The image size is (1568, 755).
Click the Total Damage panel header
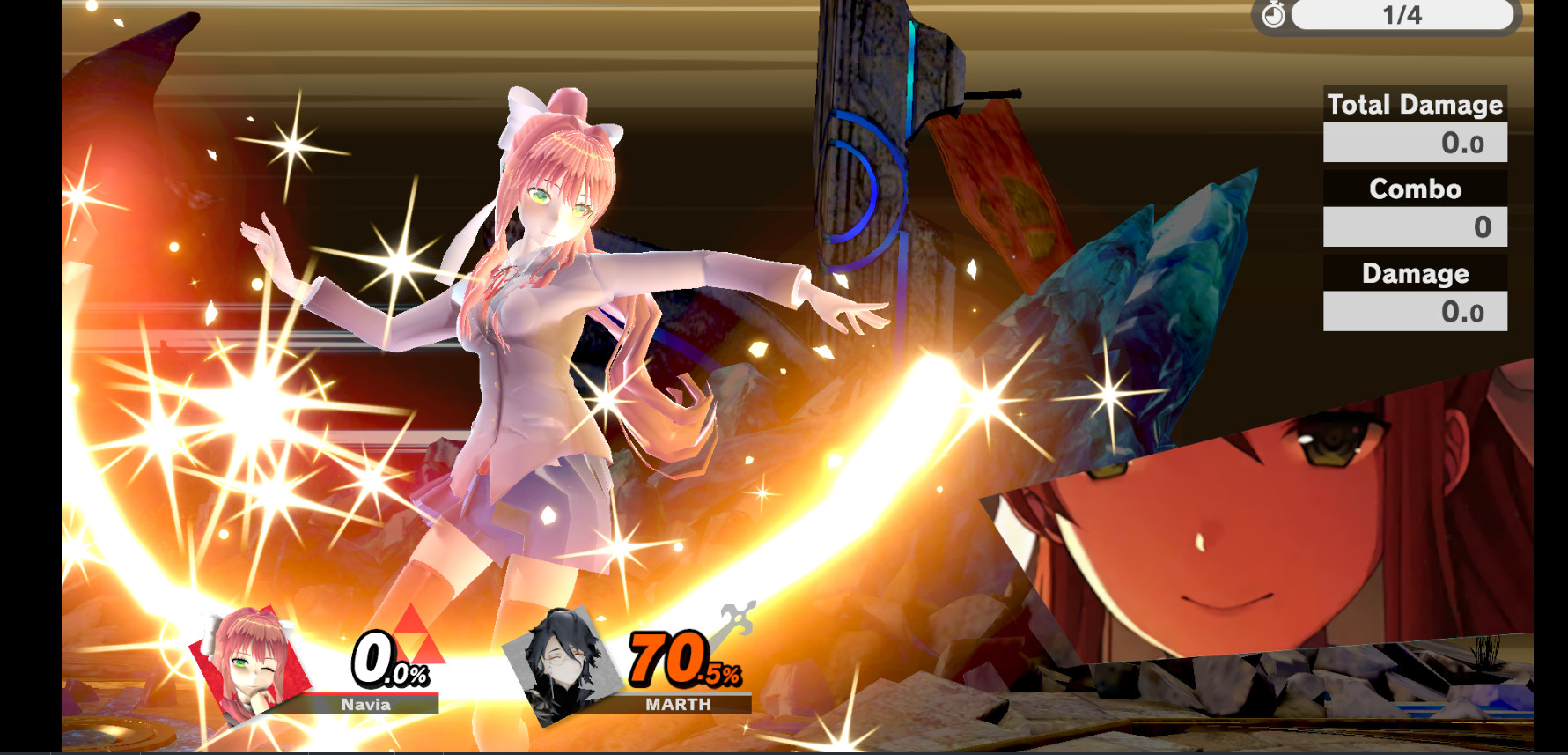tap(1415, 105)
